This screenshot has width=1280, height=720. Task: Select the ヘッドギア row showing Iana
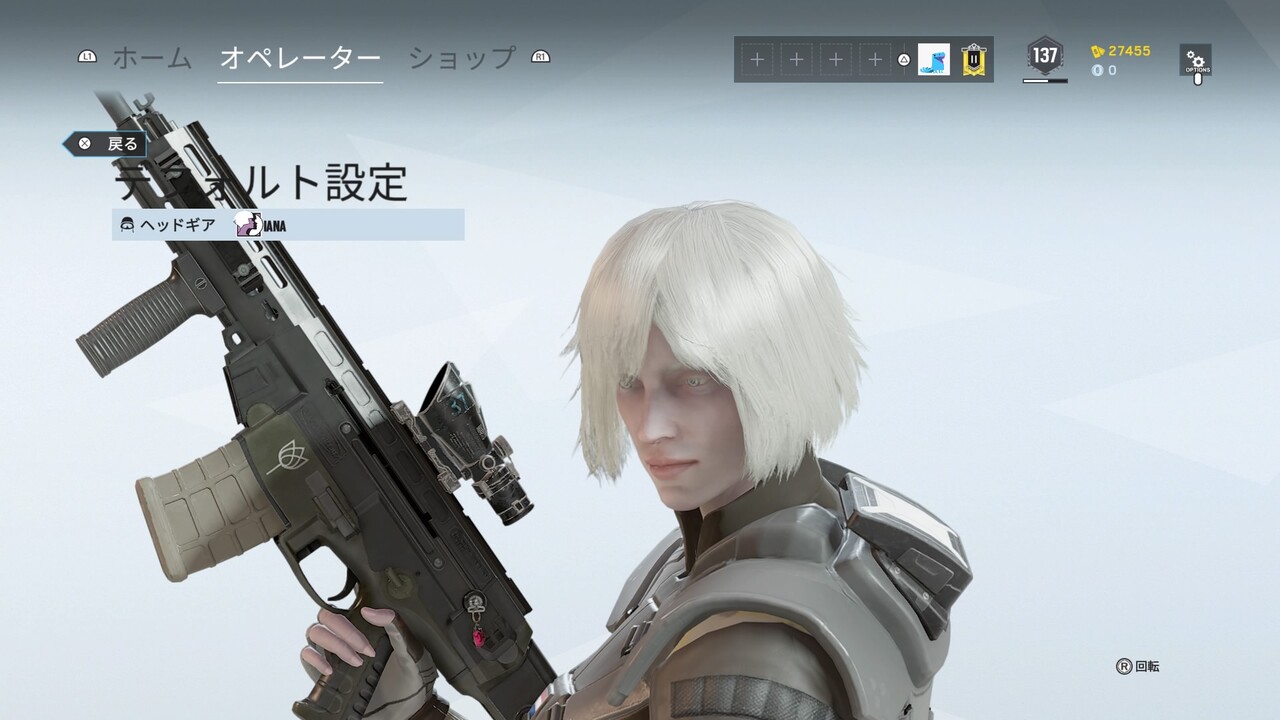point(290,225)
